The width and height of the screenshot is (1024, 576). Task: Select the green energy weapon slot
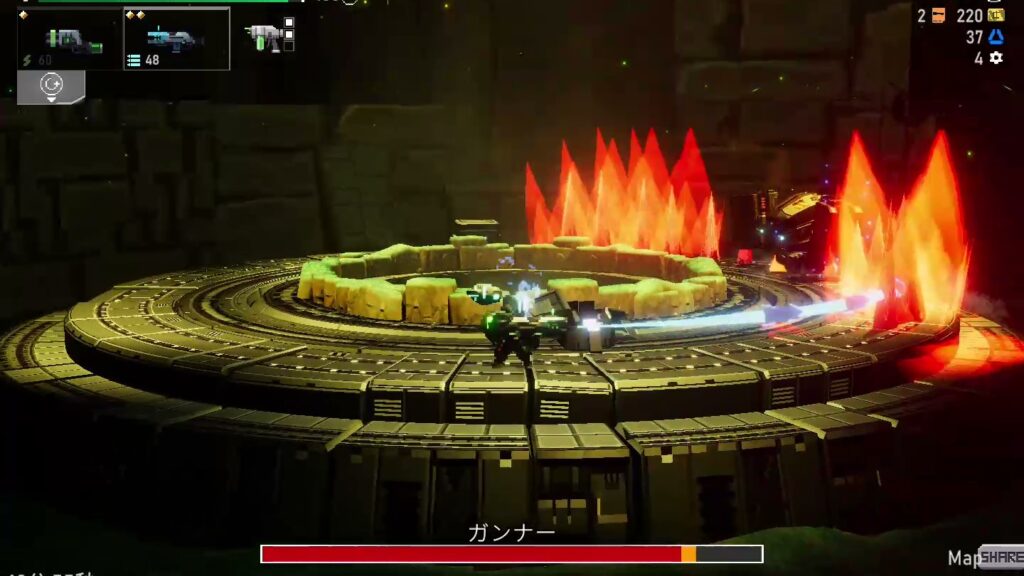[x=70, y=40]
